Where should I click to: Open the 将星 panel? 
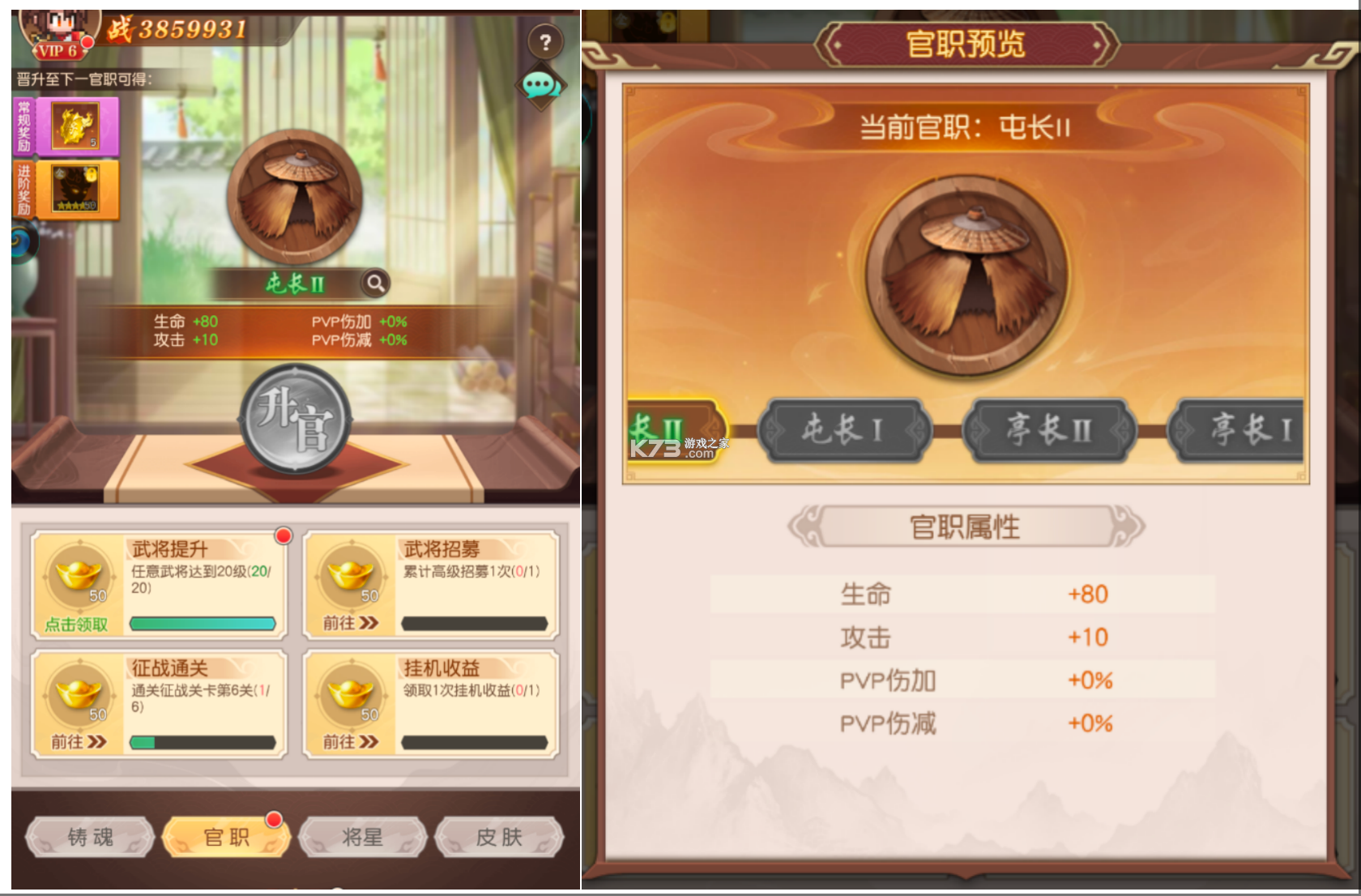point(362,838)
